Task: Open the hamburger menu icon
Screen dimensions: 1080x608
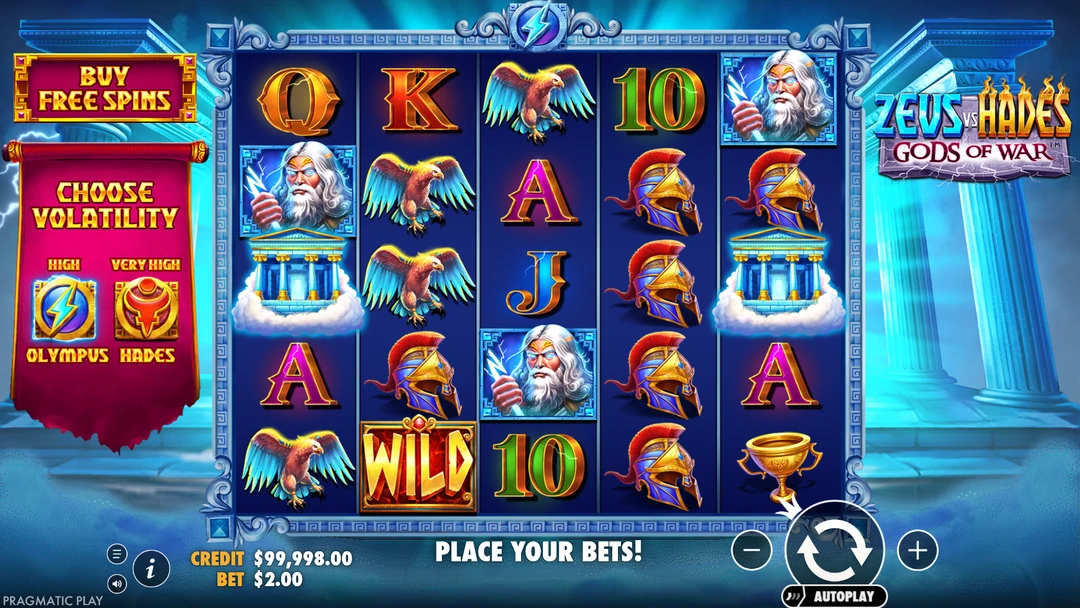Action: tap(117, 554)
